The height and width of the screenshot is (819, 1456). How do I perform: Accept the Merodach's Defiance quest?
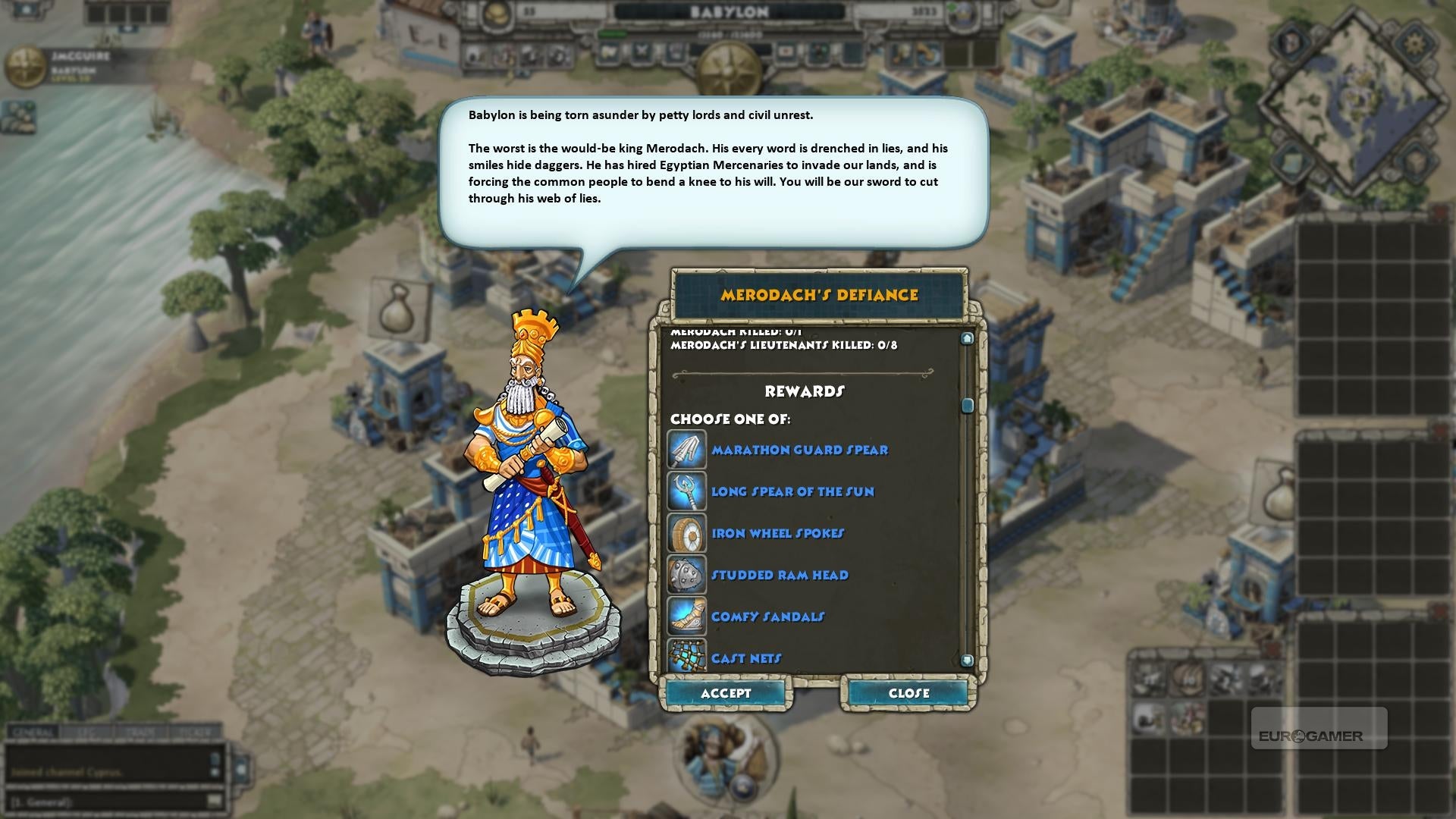[x=726, y=693]
